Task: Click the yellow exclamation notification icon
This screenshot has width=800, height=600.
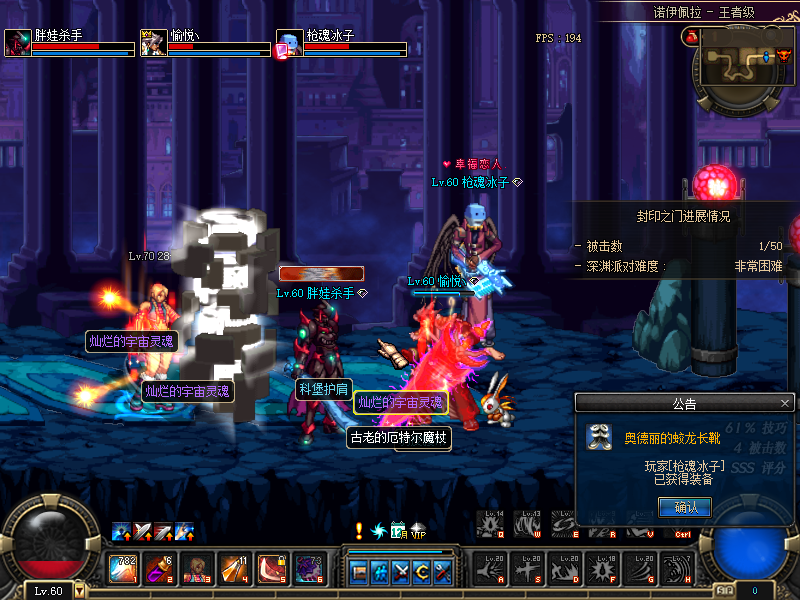Action: pos(359,530)
